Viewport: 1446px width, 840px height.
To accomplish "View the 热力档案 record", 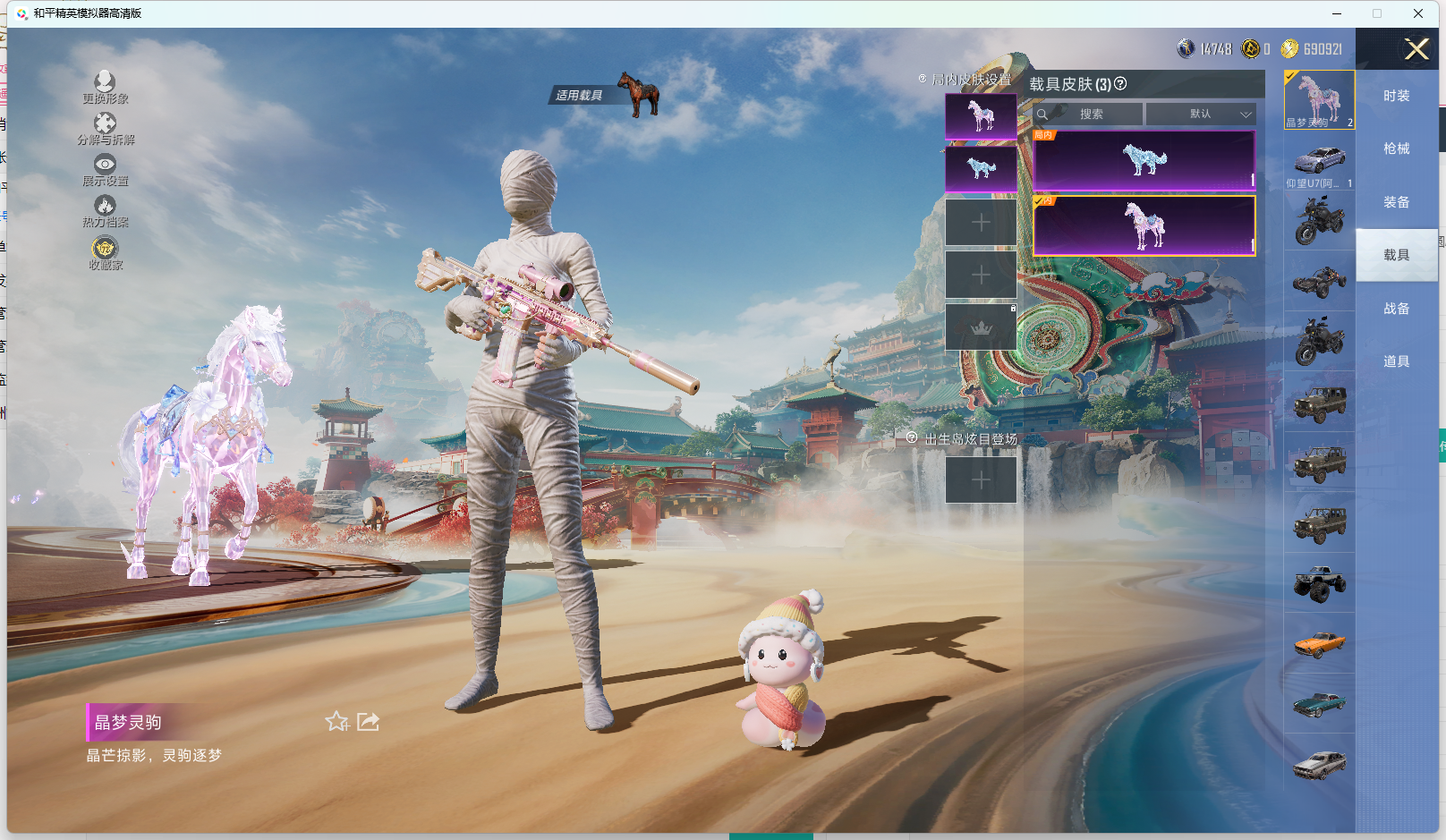I will [x=105, y=209].
